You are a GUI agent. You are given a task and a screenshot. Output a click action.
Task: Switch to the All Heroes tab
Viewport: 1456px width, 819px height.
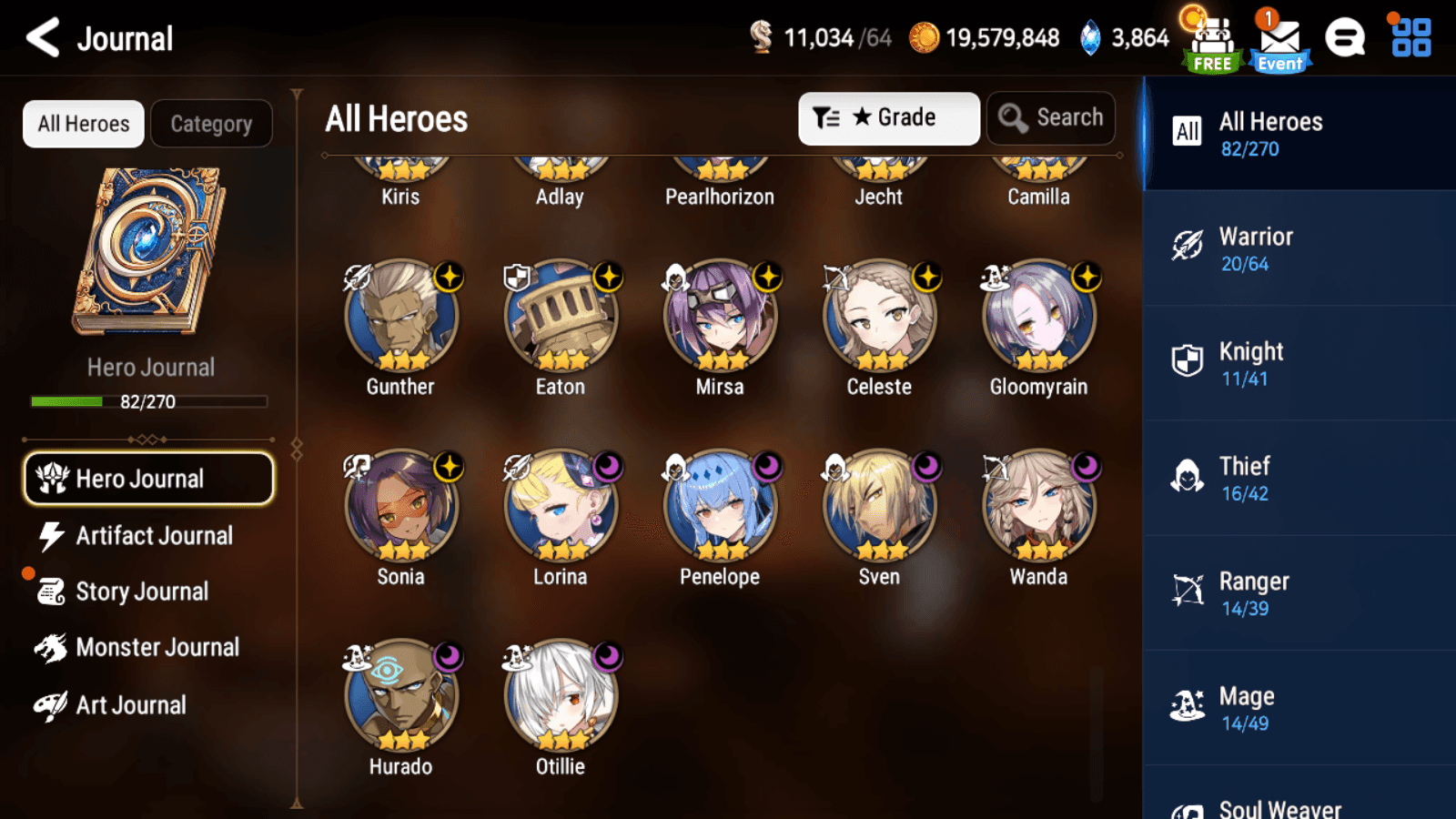[x=83, y=123]
